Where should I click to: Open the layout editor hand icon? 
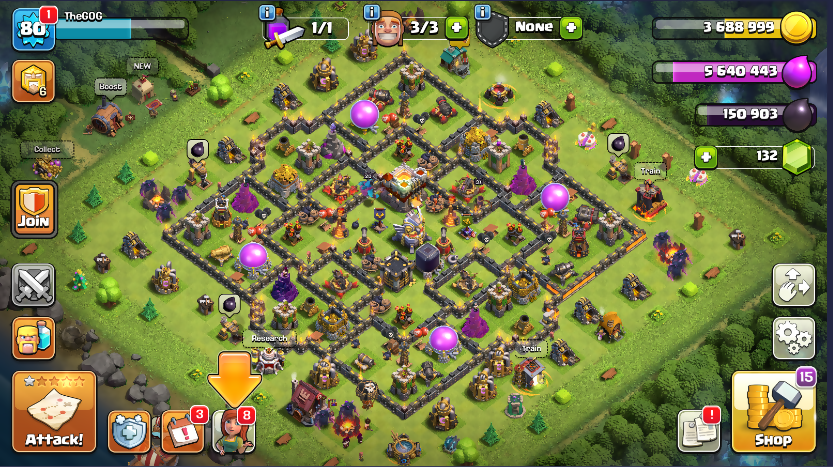click(793, 285)
